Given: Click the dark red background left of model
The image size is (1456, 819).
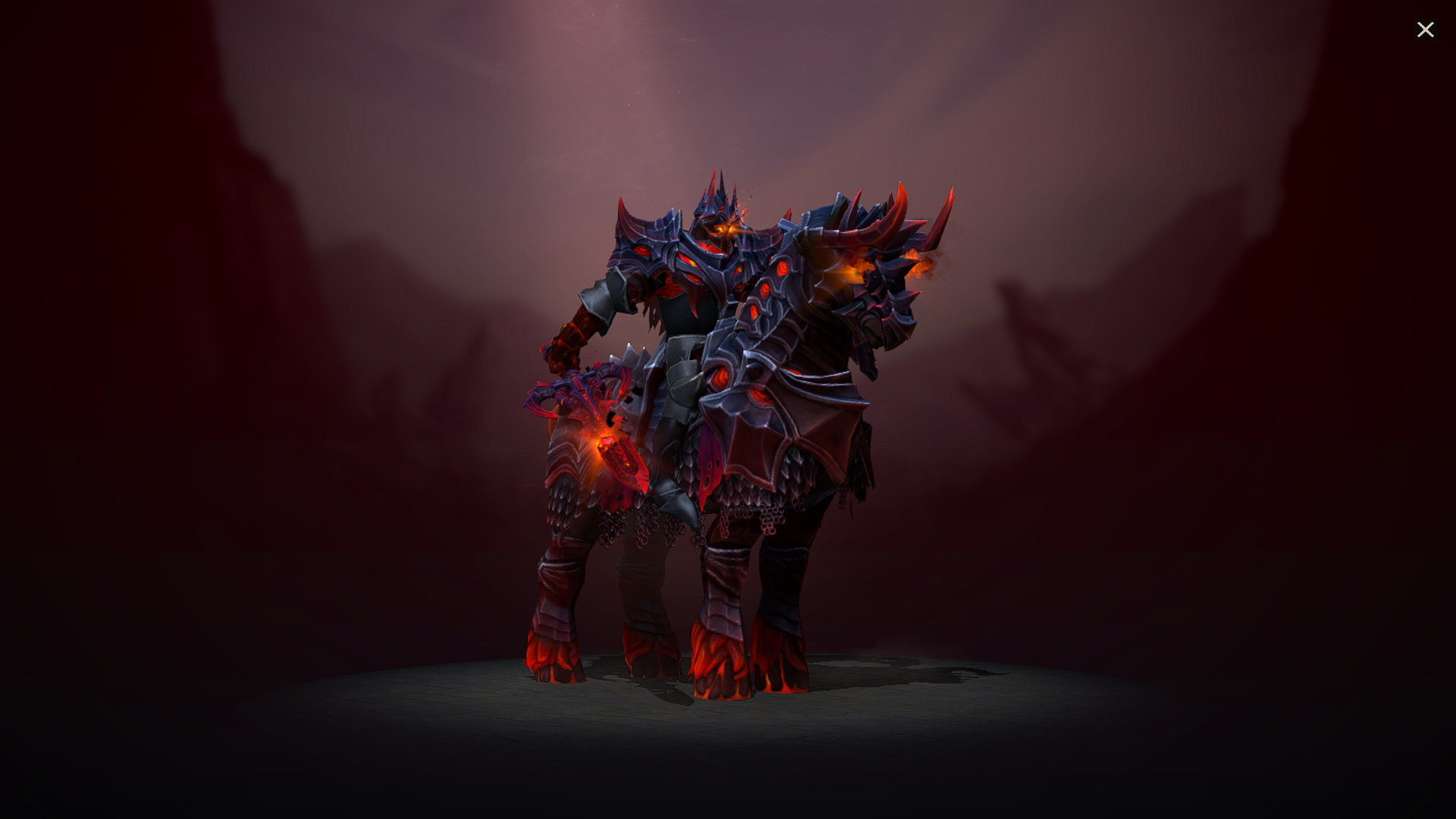Looking at the screenshot, I should click(x=265, y=379).
